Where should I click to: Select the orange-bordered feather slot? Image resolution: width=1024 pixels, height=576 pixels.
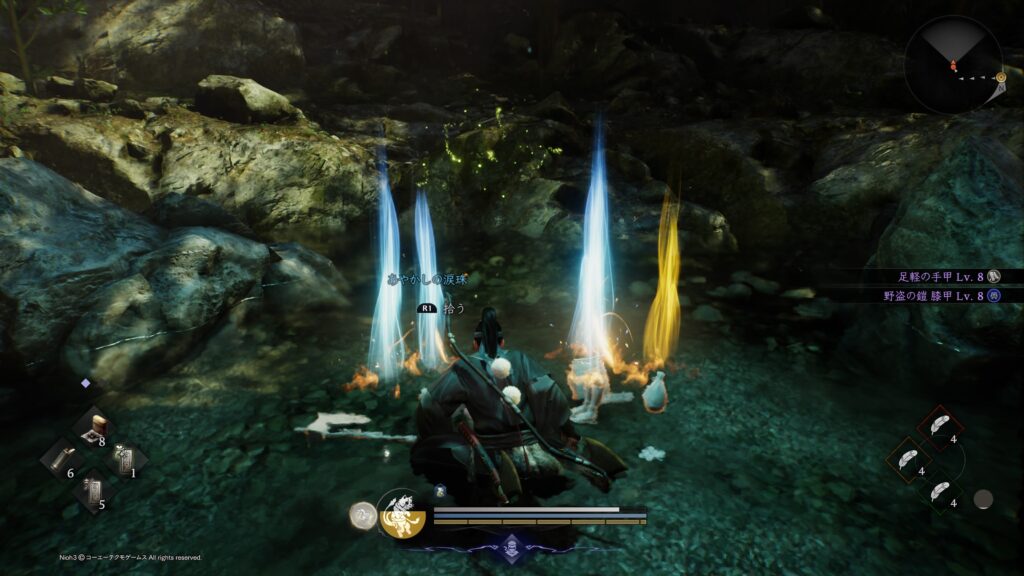pyautogui.click(x=907, y=460)
